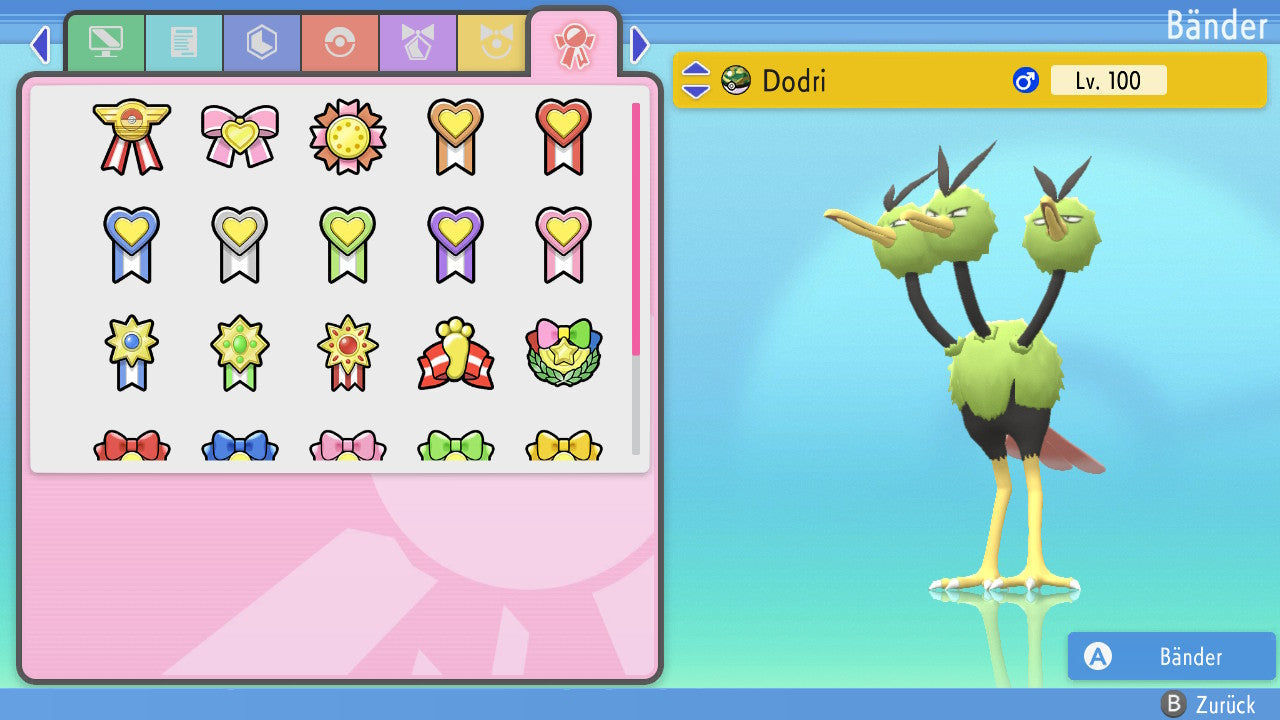Viewport: 1280px width, 720px height.
Task: Select the footprint ribbon
Action: click(455, 353)
